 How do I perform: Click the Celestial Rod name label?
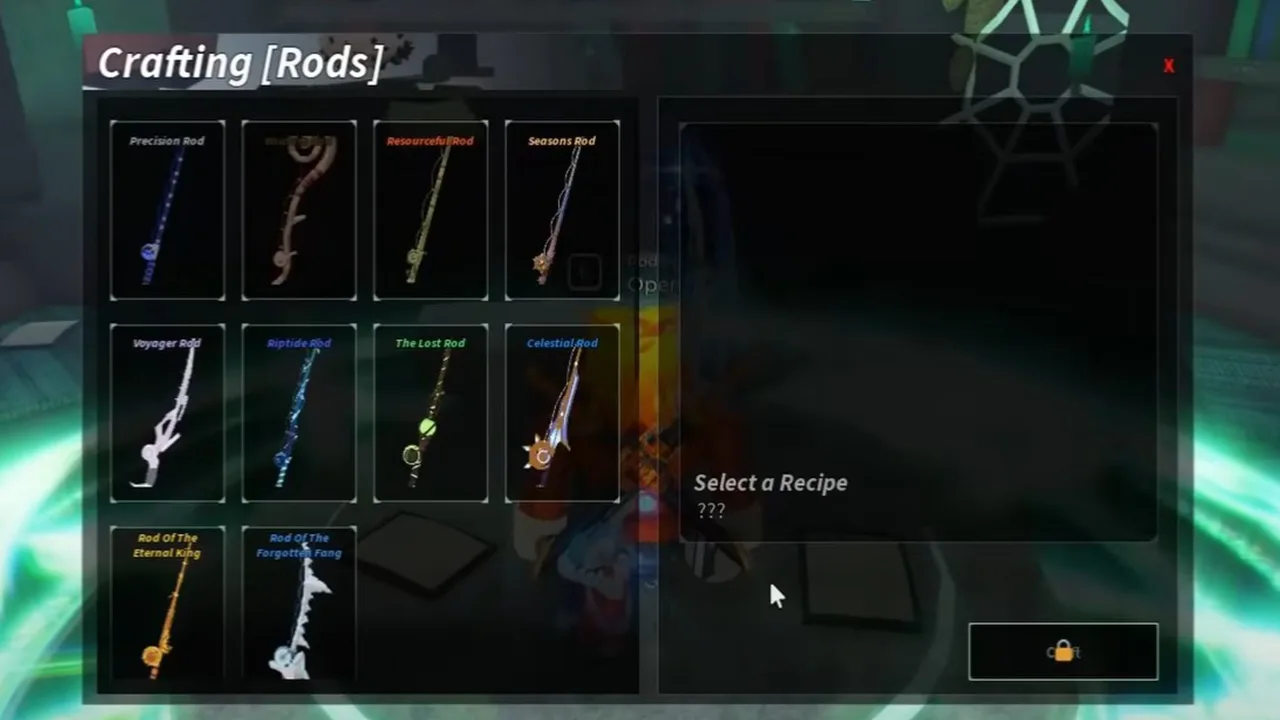pyautogui.click(x=562, y=343)
